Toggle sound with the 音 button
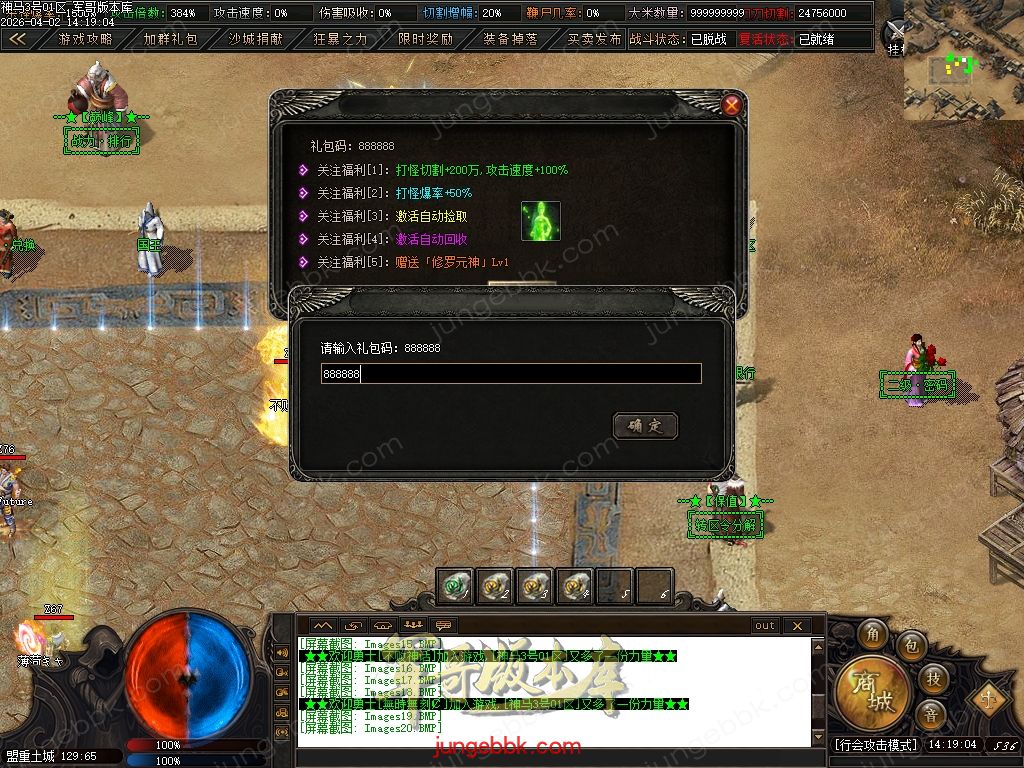 (932, 714)
